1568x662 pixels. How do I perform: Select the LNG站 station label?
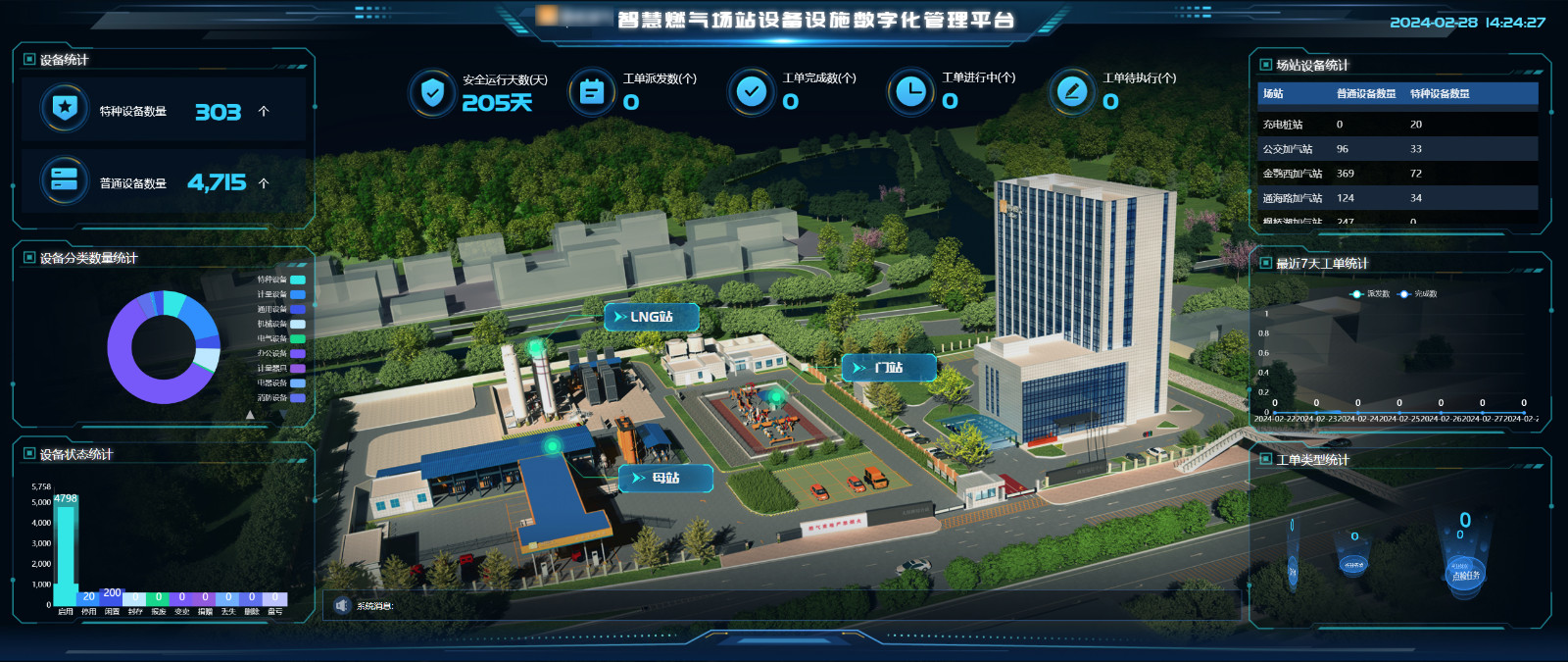[652, 317]
